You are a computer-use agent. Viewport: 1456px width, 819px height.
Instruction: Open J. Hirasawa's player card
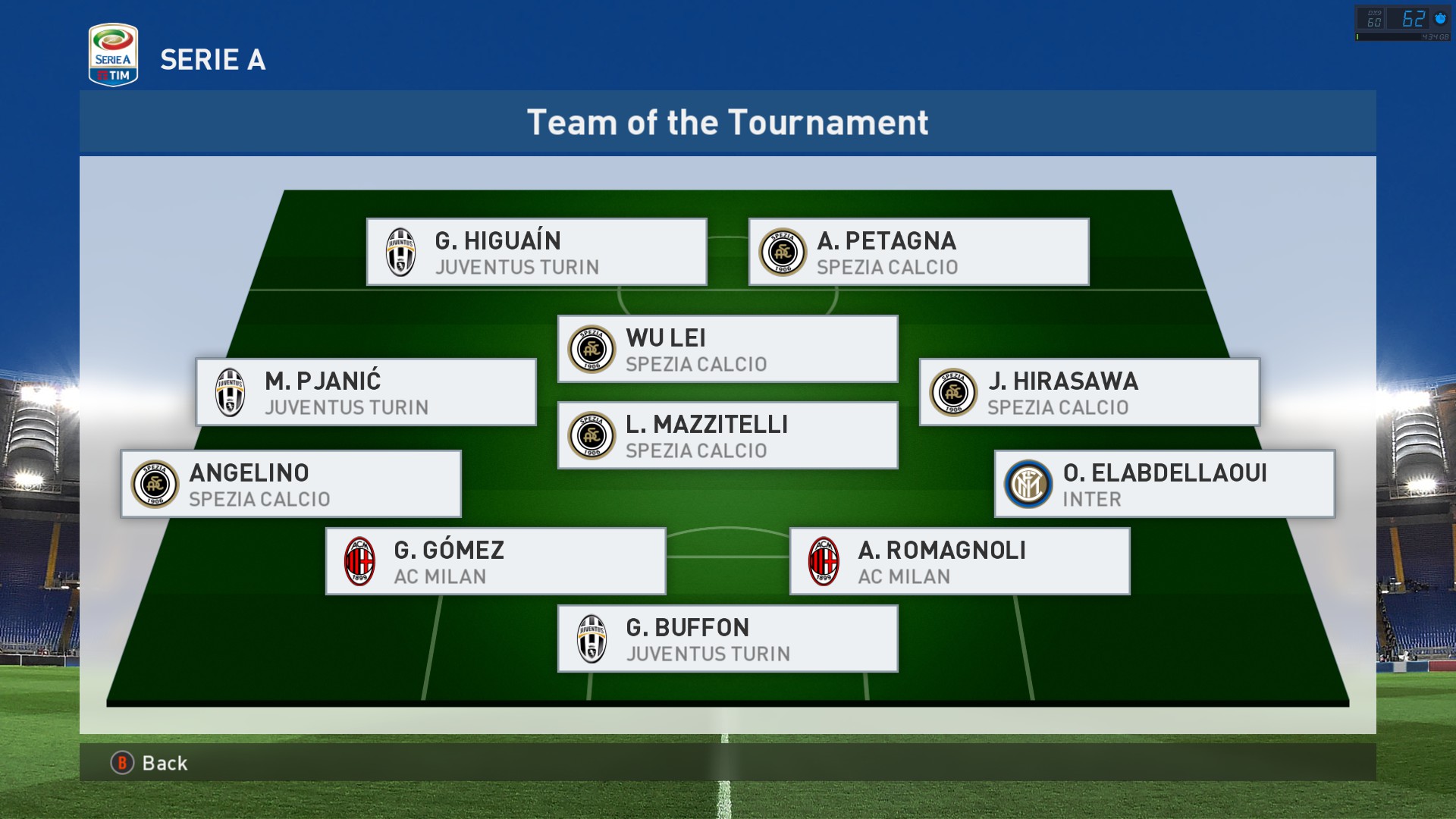coord(1089,393)
